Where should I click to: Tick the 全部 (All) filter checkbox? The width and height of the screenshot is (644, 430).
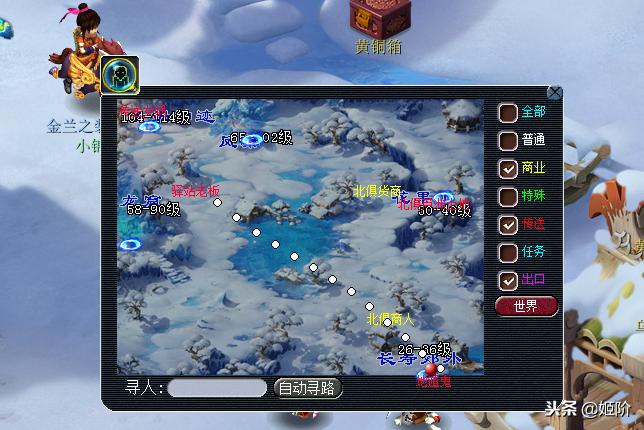tap(508, 113)
